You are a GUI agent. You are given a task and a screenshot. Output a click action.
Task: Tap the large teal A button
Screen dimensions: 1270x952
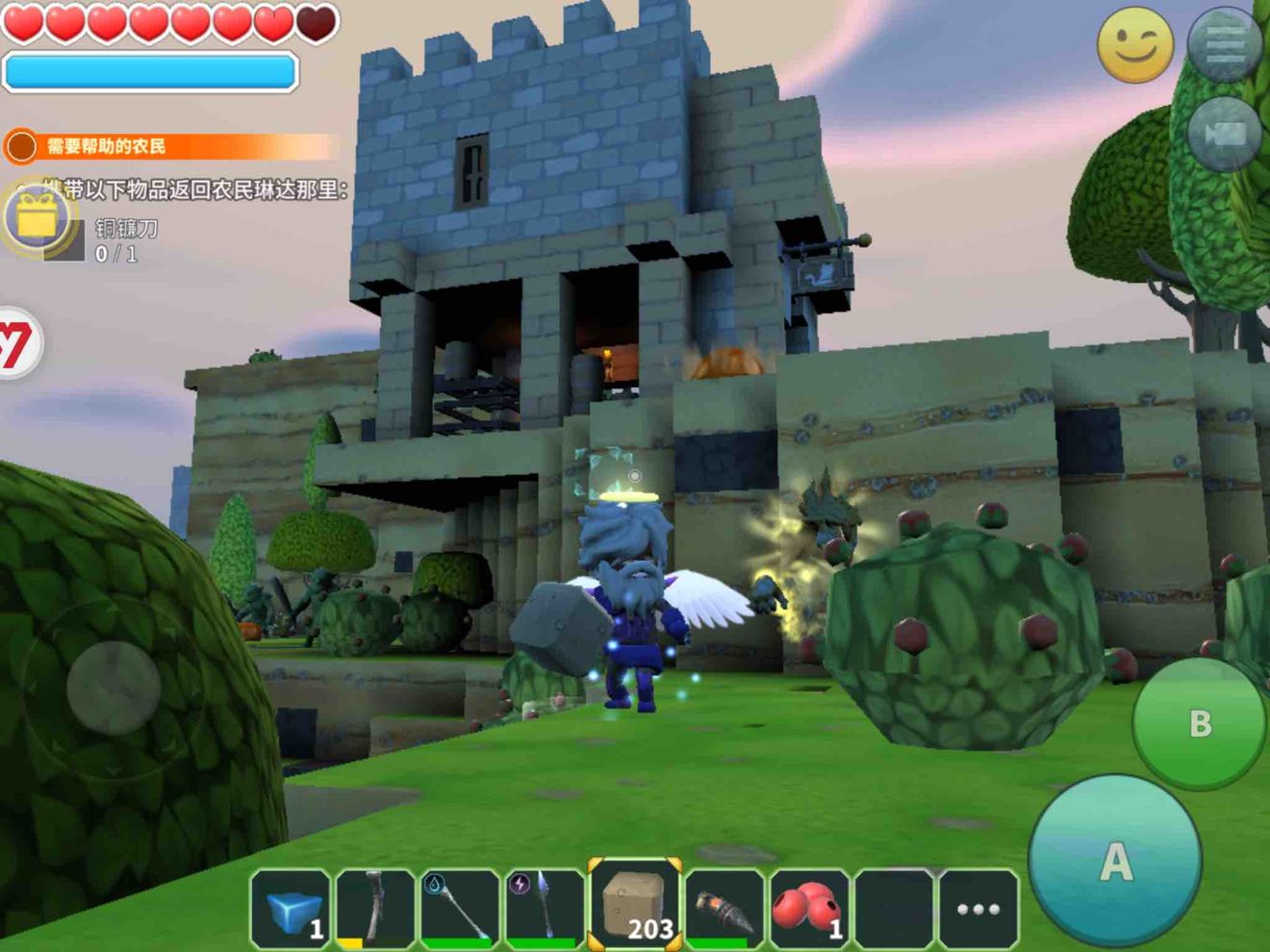click(x=1114, y=862)
